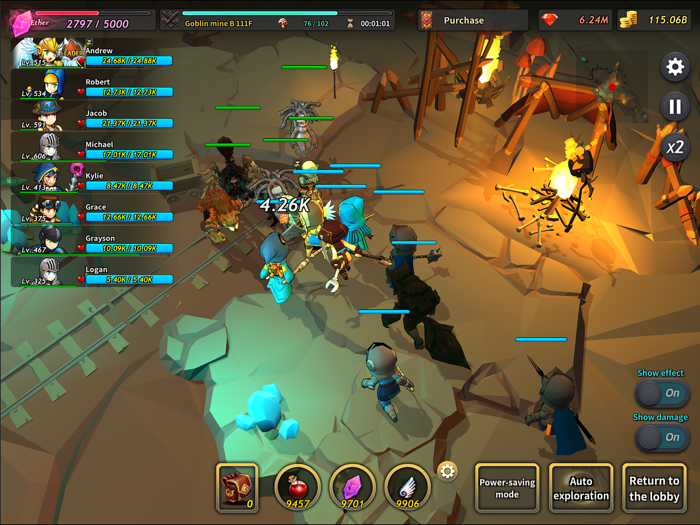This screenshot has height=525, width=700.
Task: Select the treasure chest item slot
Action: [x=237, y=486]
